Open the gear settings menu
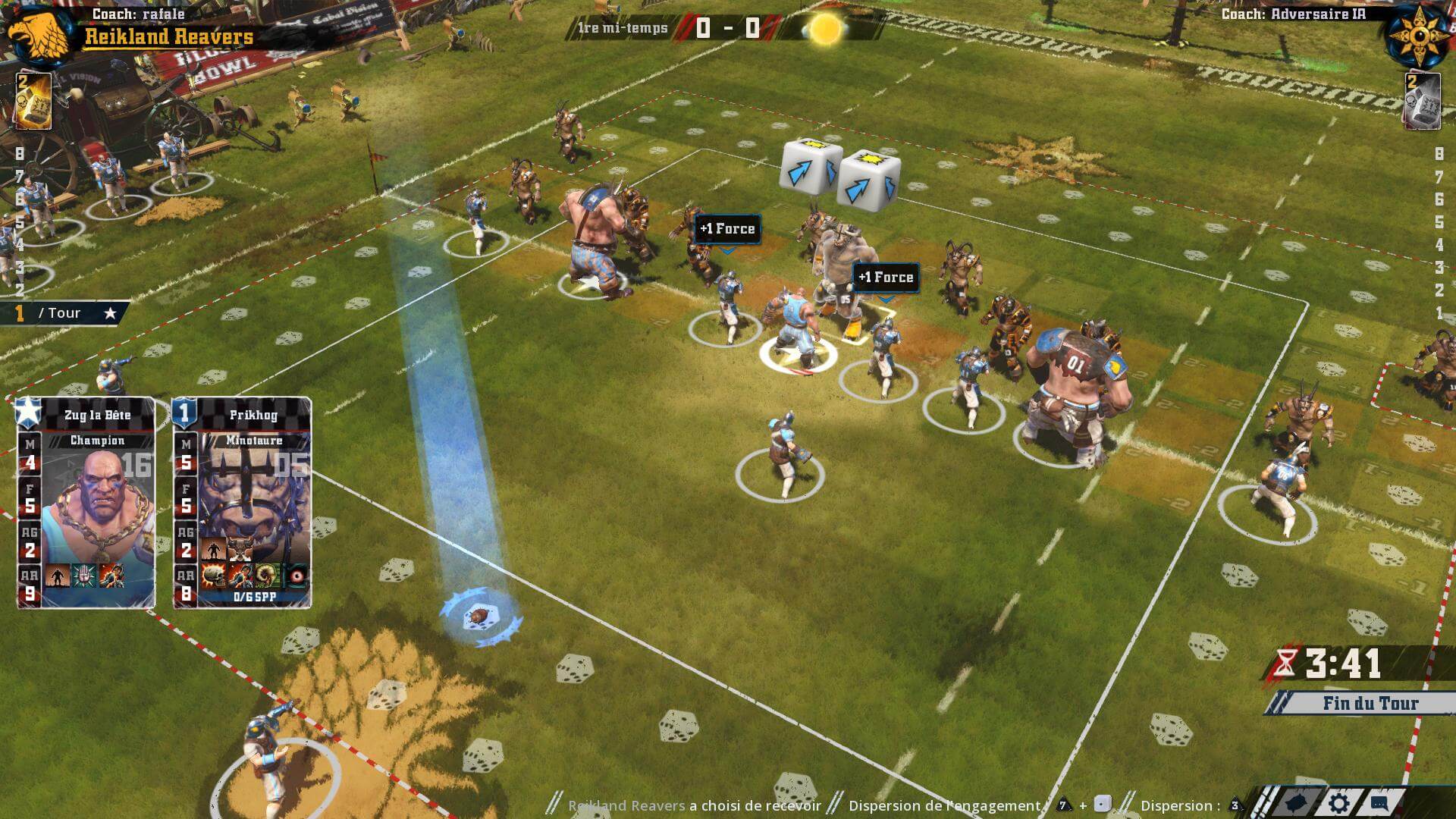Viewport: 1456px width, 819px height. [1339, 804]
